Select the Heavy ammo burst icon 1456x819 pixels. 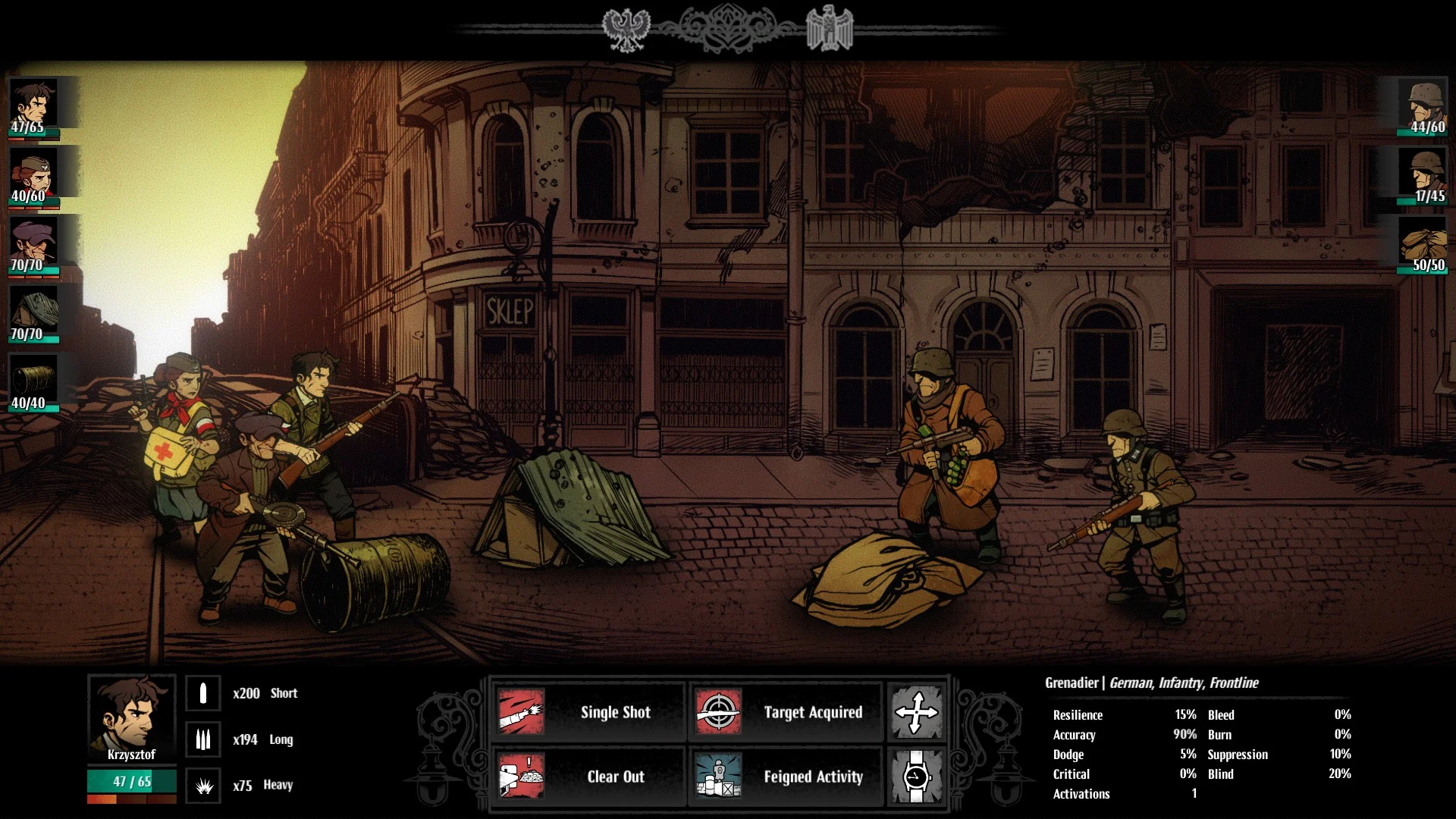pos(203,786)
